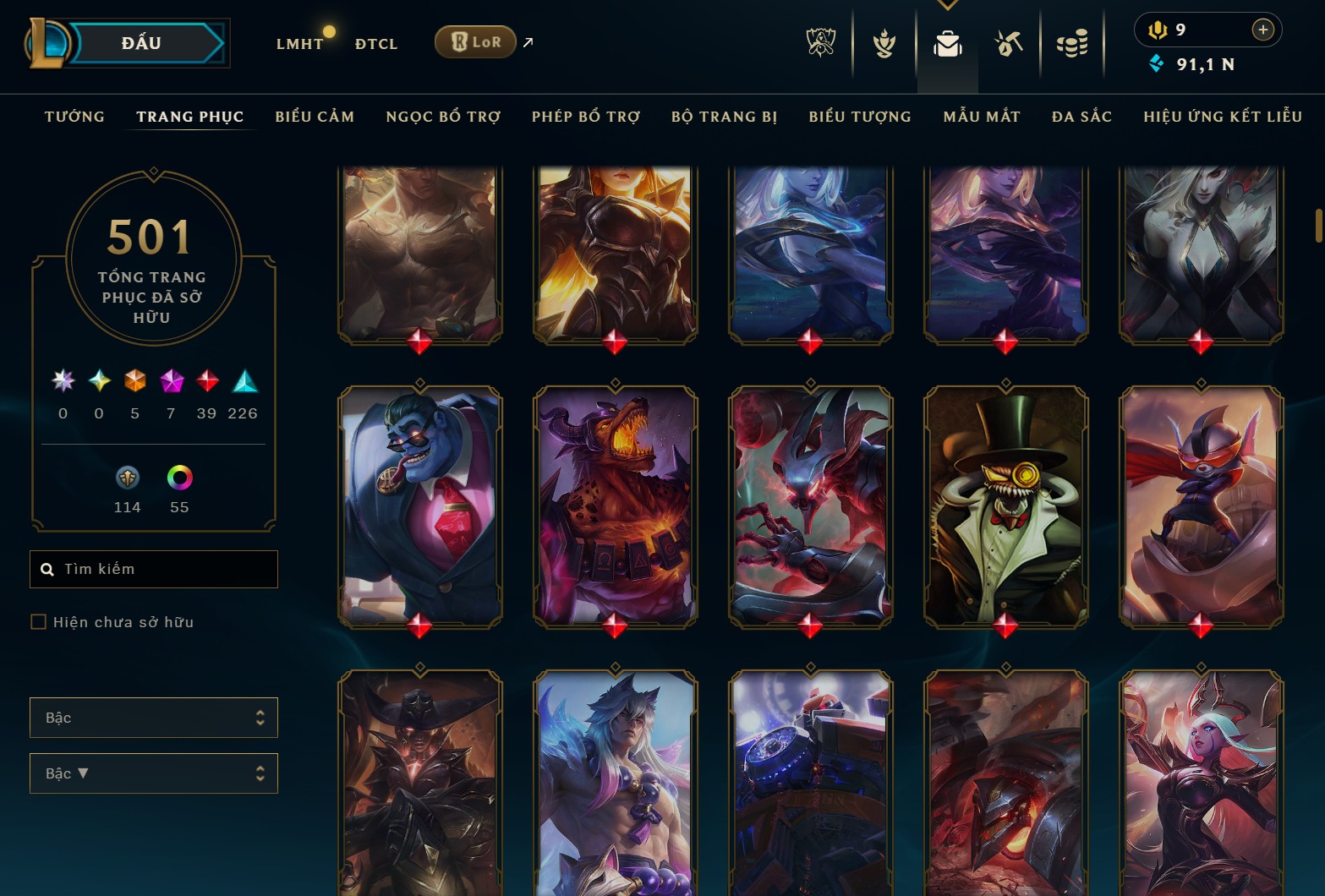Click the ĐẤU play button
This screenshot has width=1325, height=896.
pos(140,42)
